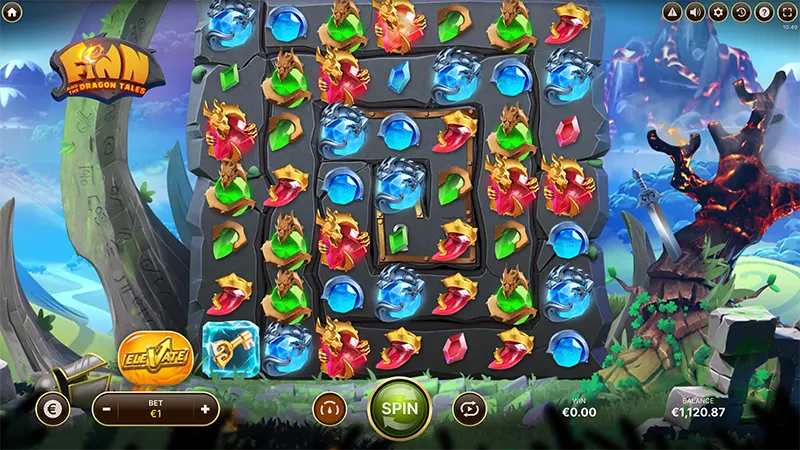Open the euro coin currency menu
The image size is (800, 450).
click(x=52, y=408)
